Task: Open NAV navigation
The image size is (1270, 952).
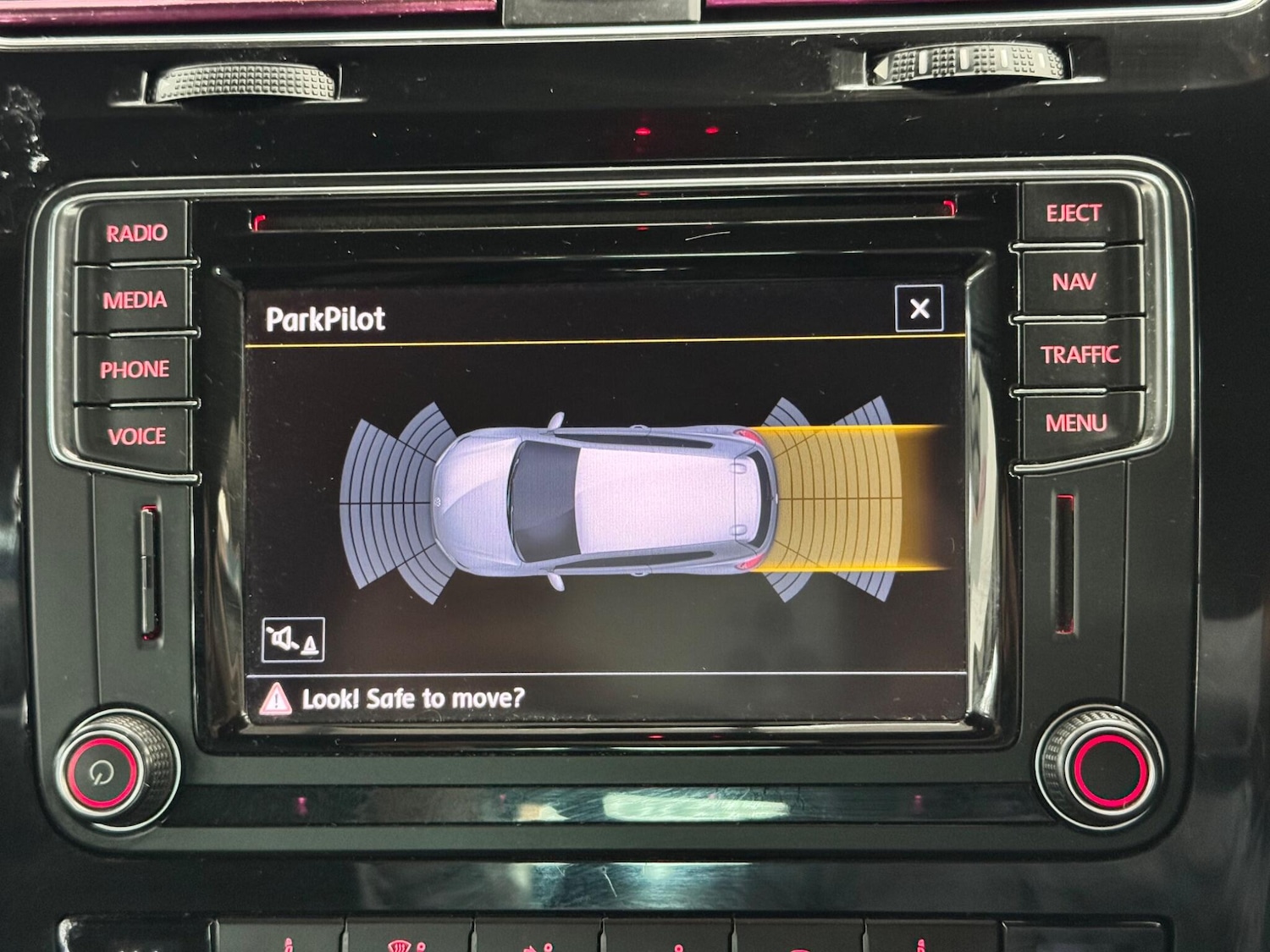Action: pyautogui.click(x=1074, y=282)
